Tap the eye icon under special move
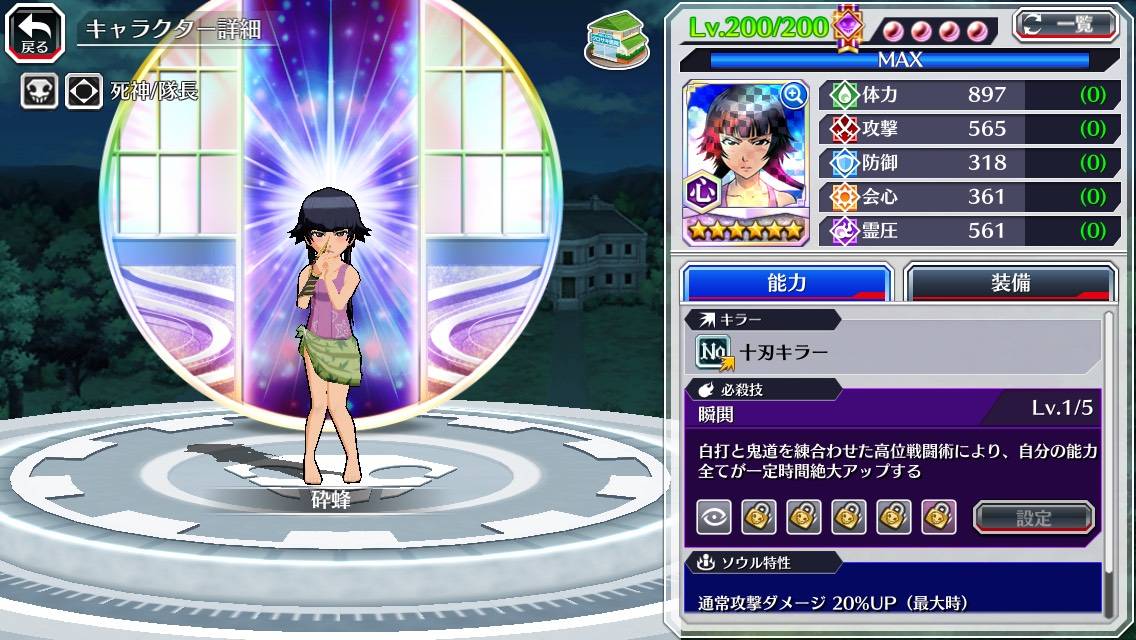The height and width of the screenshot is (640, 1136). pyautogui.click(x=713, y=517)
